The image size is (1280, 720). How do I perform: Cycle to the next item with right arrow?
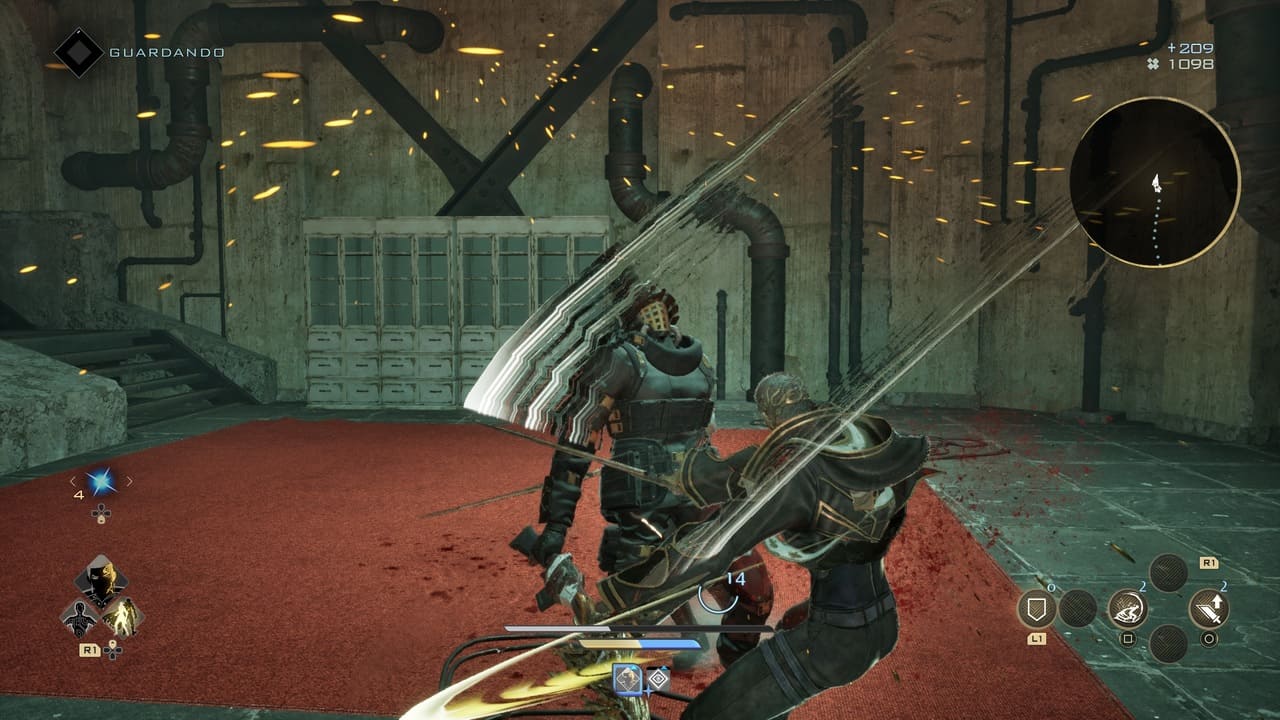129,481
